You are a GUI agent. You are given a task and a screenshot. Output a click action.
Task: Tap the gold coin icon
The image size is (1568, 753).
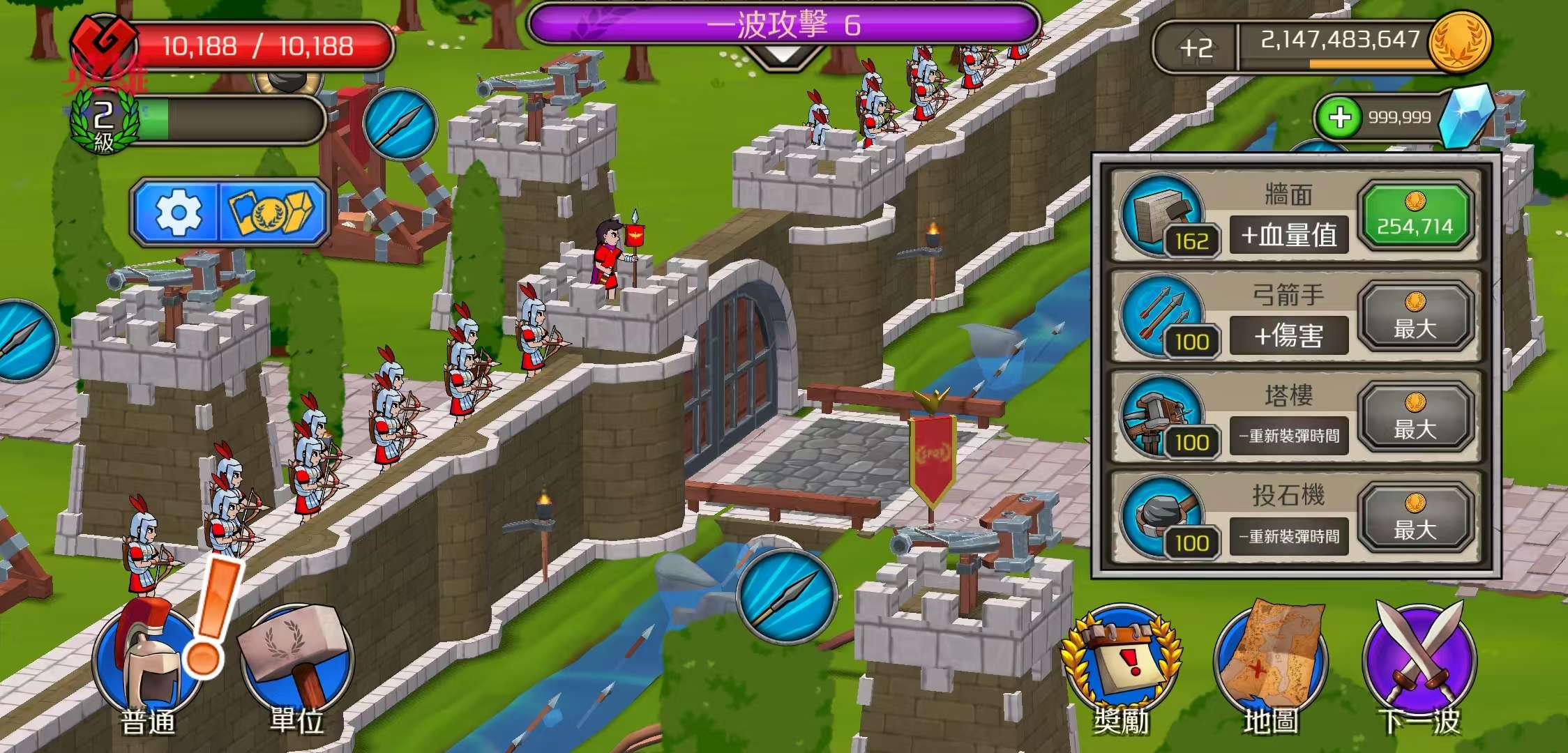[x=1459, y=40]
